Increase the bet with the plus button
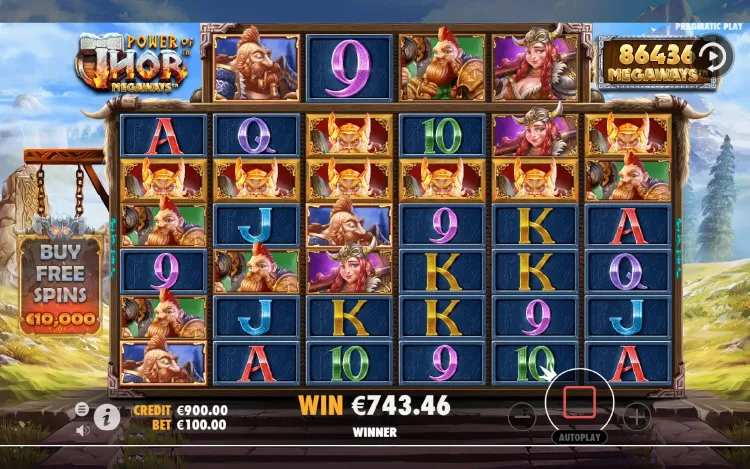Viewport: 750px width, 469px height. 637,414
